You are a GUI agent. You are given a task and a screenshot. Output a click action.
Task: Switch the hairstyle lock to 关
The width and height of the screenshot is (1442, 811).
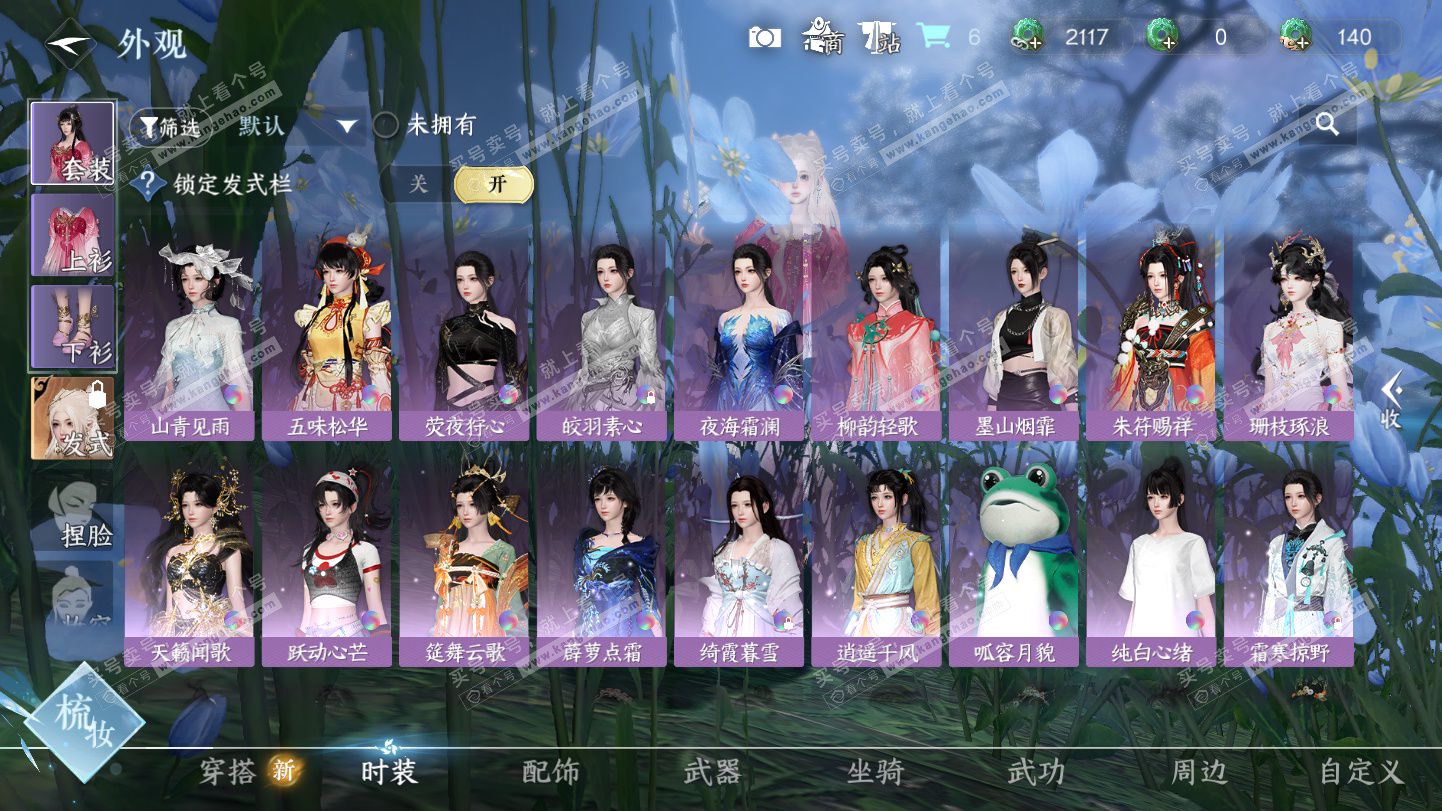click(418, 184)
